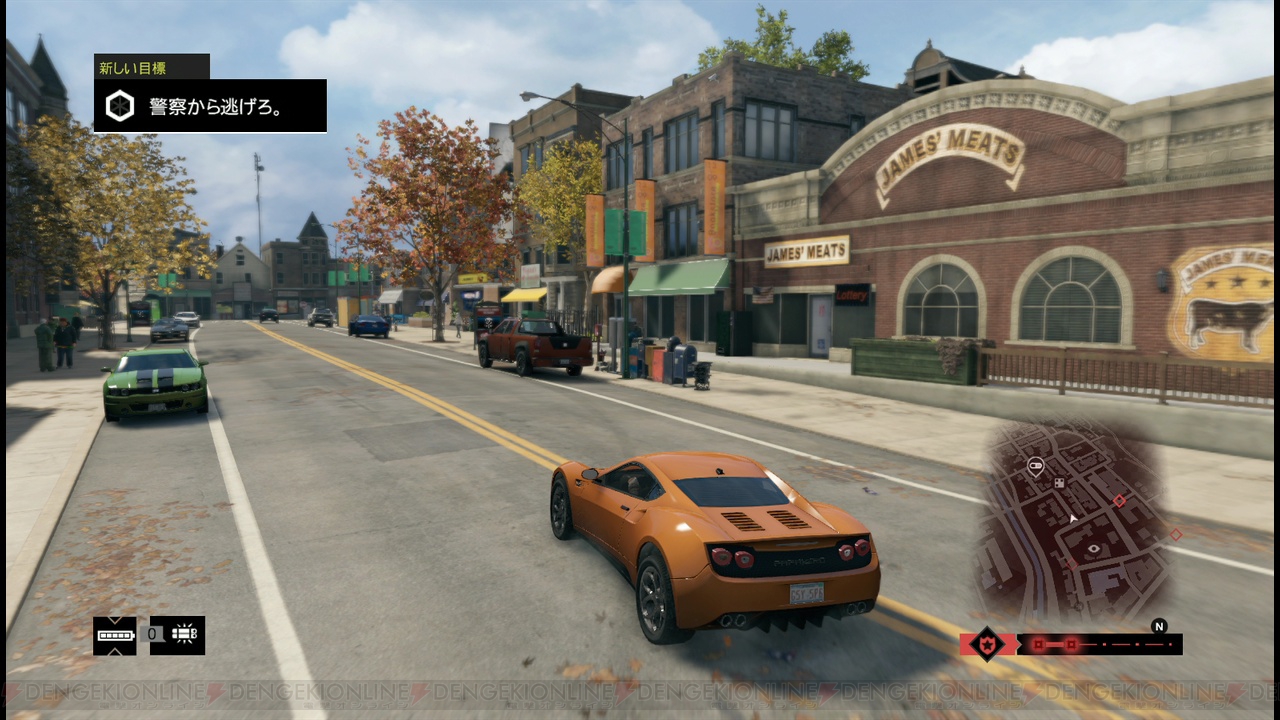Click the police badge heat icon
1280x720 pixels.
987,644
